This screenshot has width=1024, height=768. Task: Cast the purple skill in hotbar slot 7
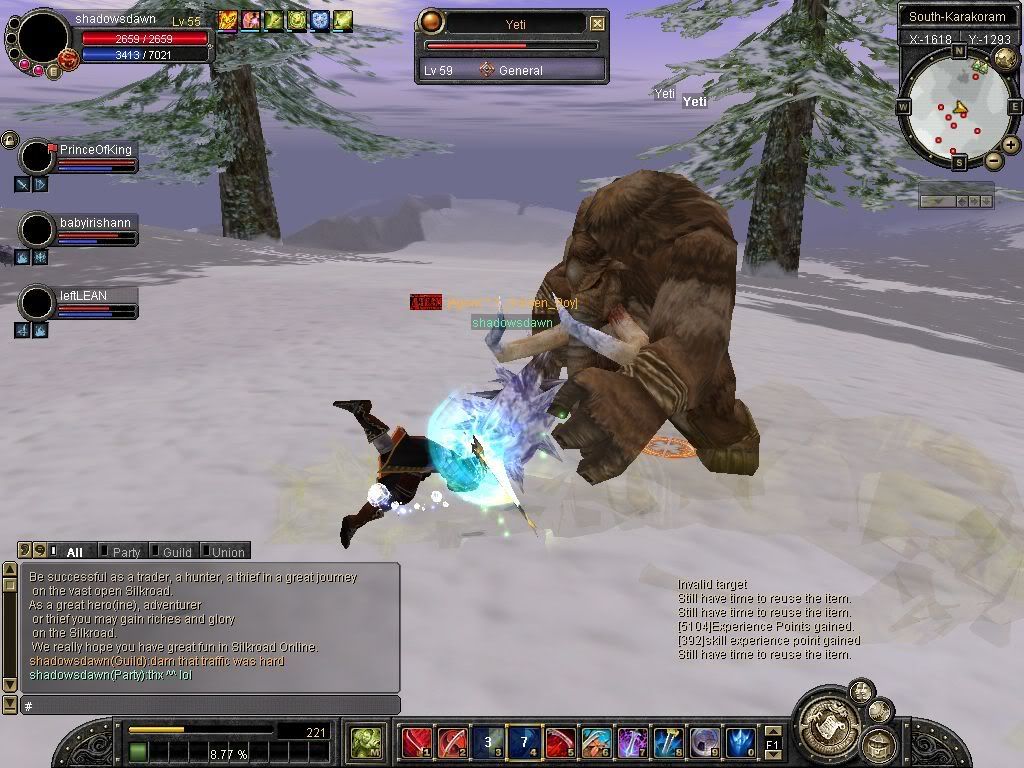(632, 741)
